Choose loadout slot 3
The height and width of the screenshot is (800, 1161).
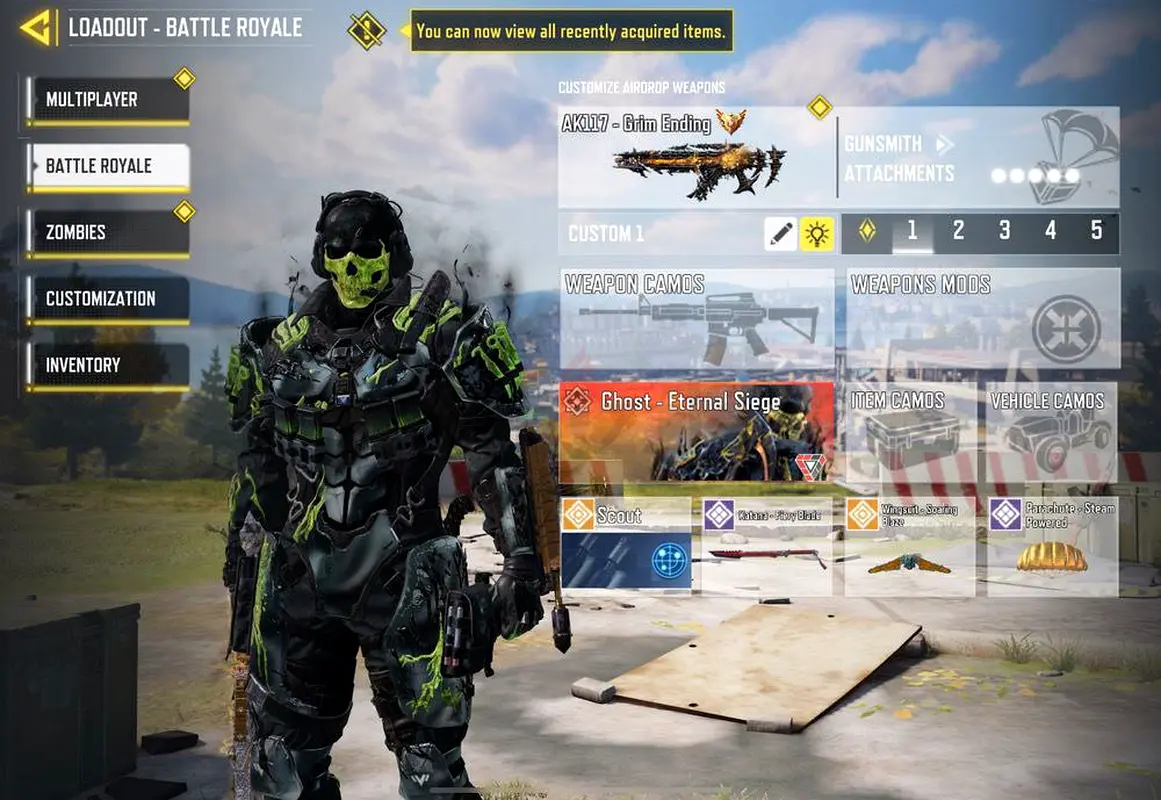click(1004, 232)
